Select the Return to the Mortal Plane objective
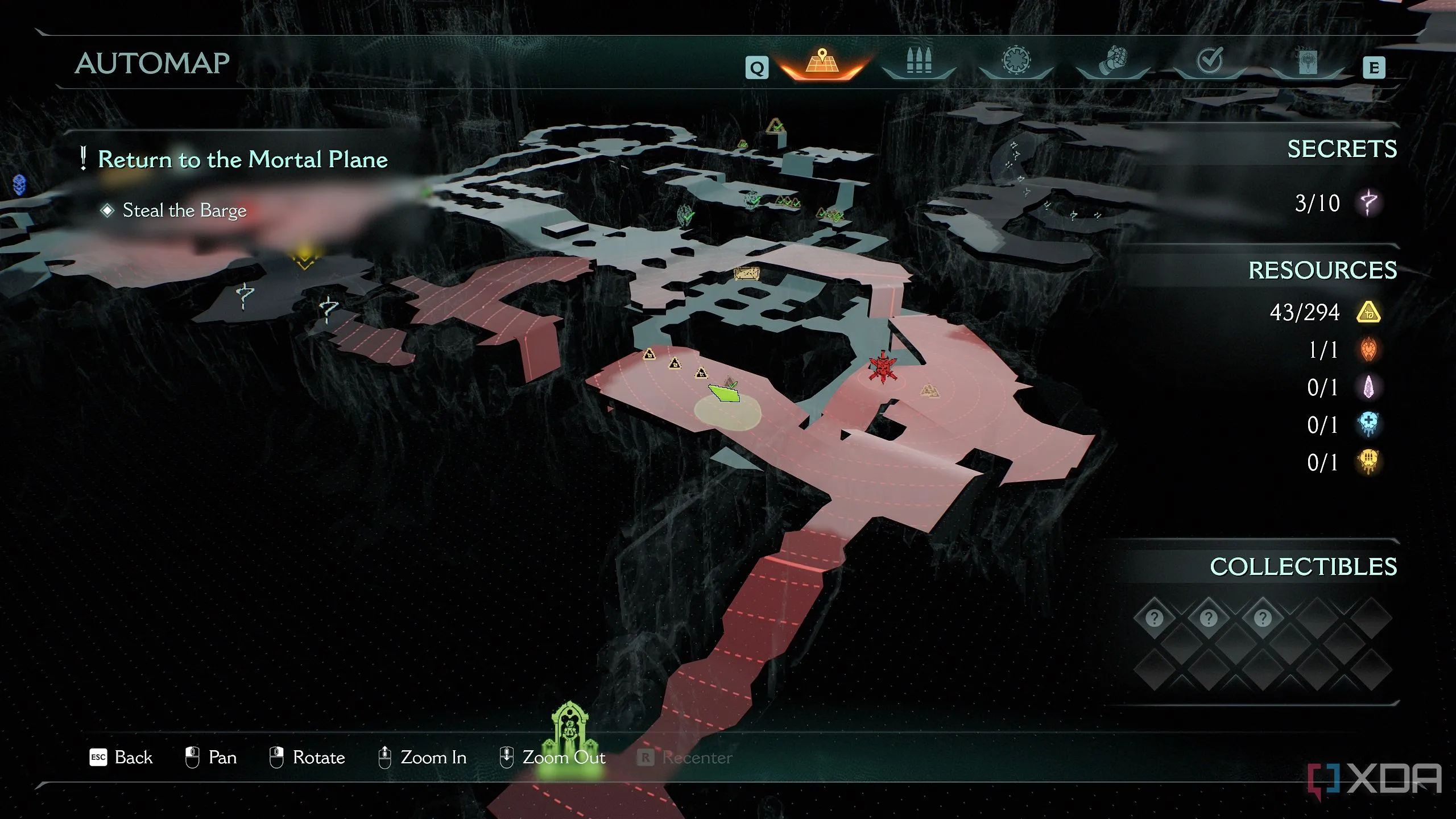 [x=243, y=159]
